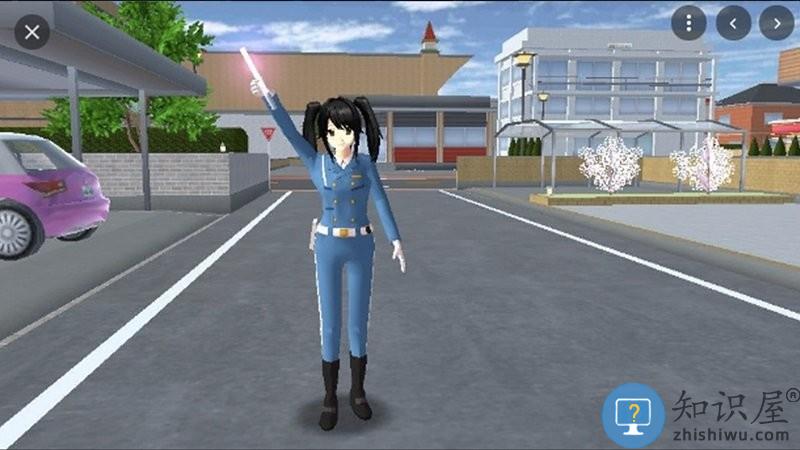This screenshot has width=800, height=450.
Task: Close the image viewer overlay
Action: pyautogui.click(x=32, y=32)
